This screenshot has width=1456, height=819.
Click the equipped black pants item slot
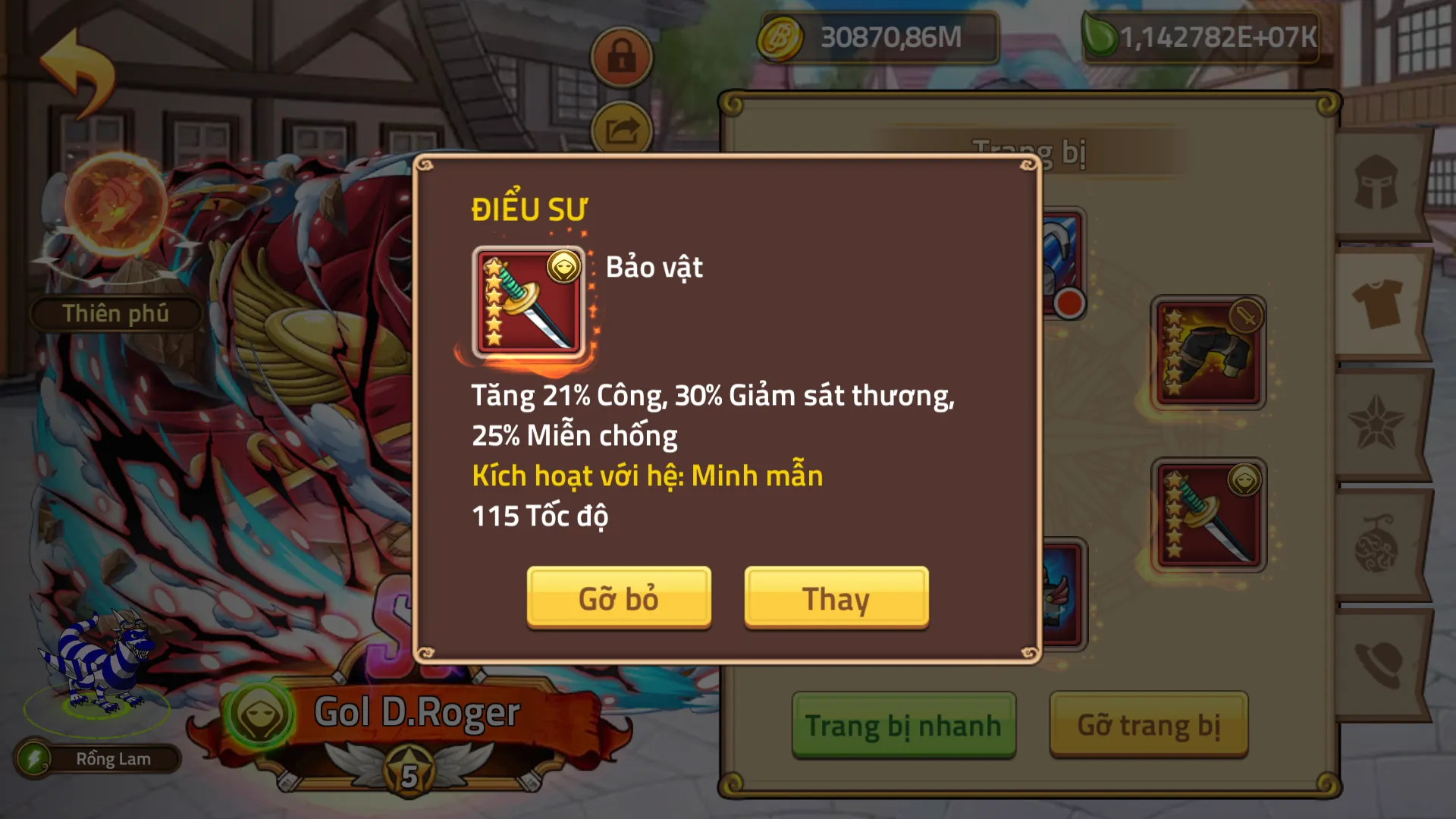(x=1207, y=351)
